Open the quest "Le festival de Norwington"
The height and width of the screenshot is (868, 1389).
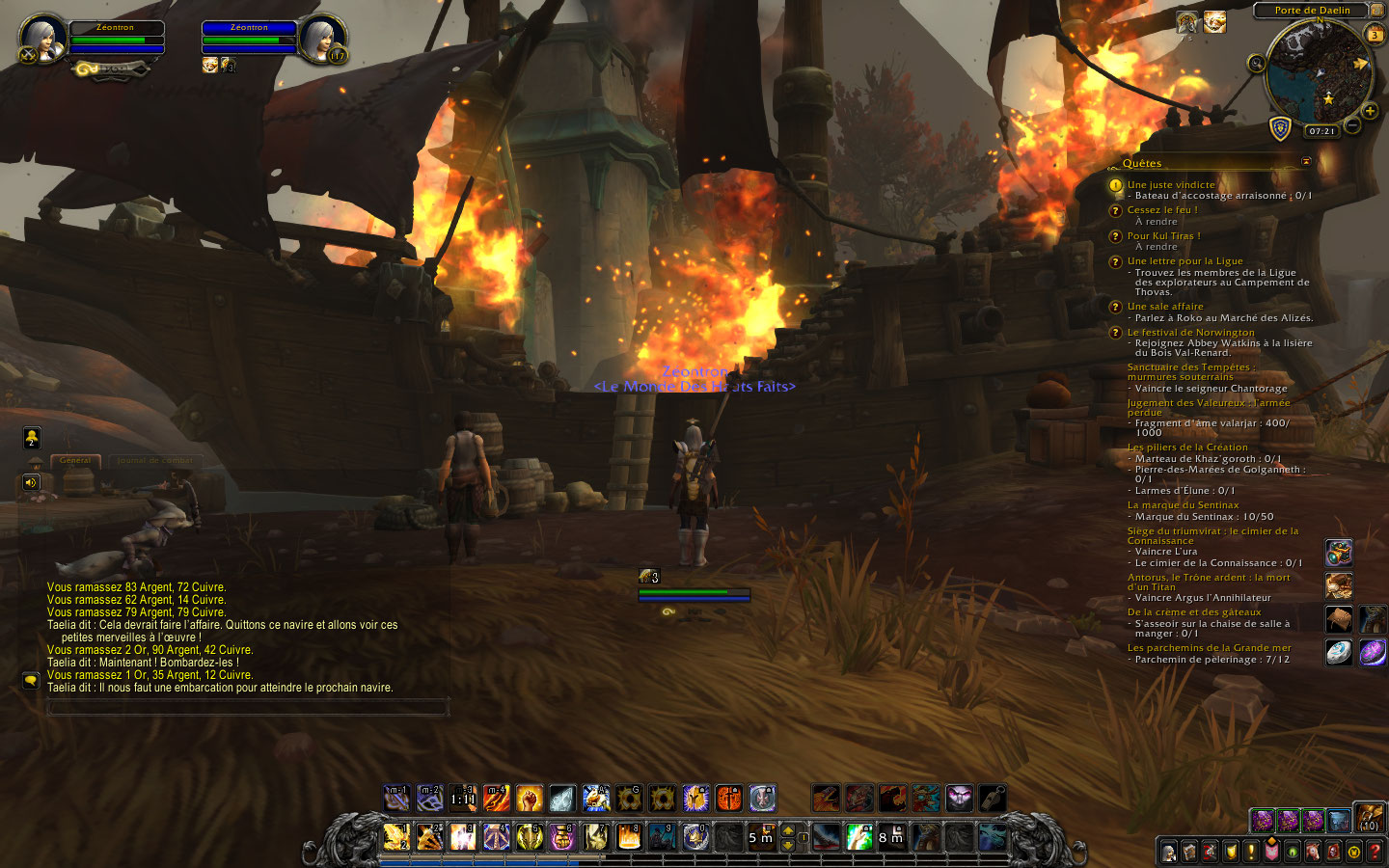coord(1190,332)
